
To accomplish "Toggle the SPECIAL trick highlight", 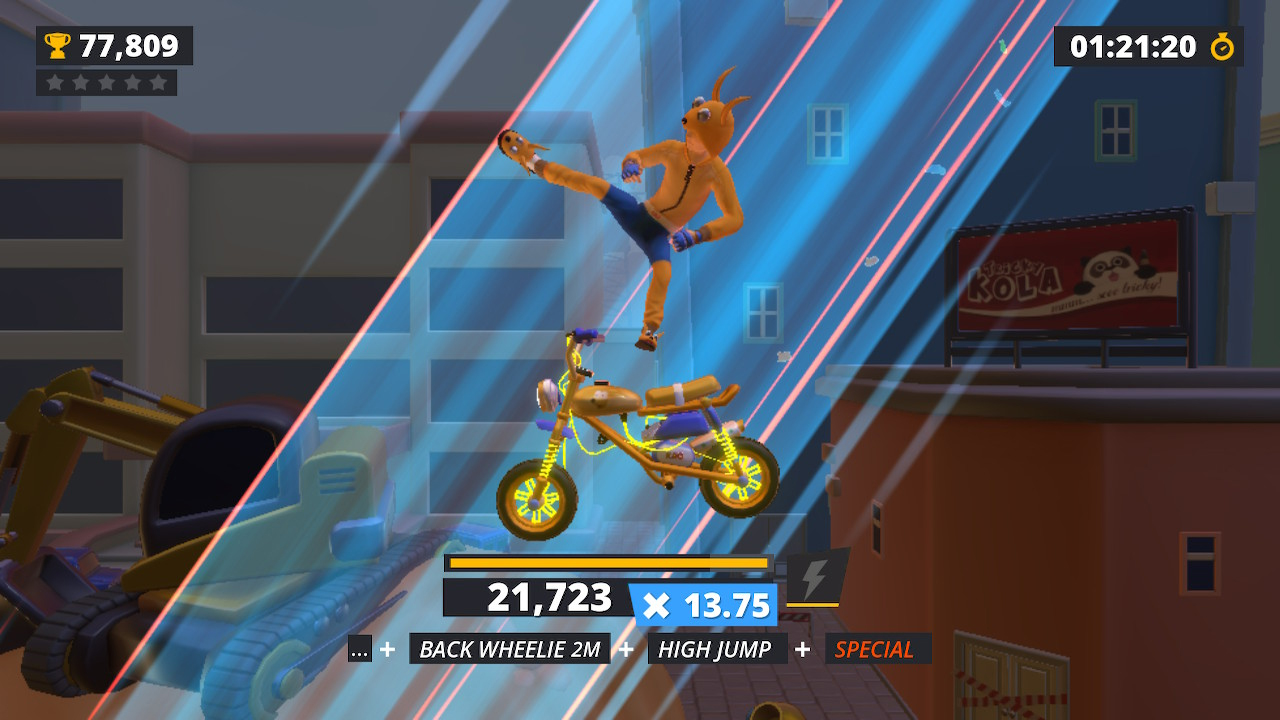I will [x=877, y=649].
